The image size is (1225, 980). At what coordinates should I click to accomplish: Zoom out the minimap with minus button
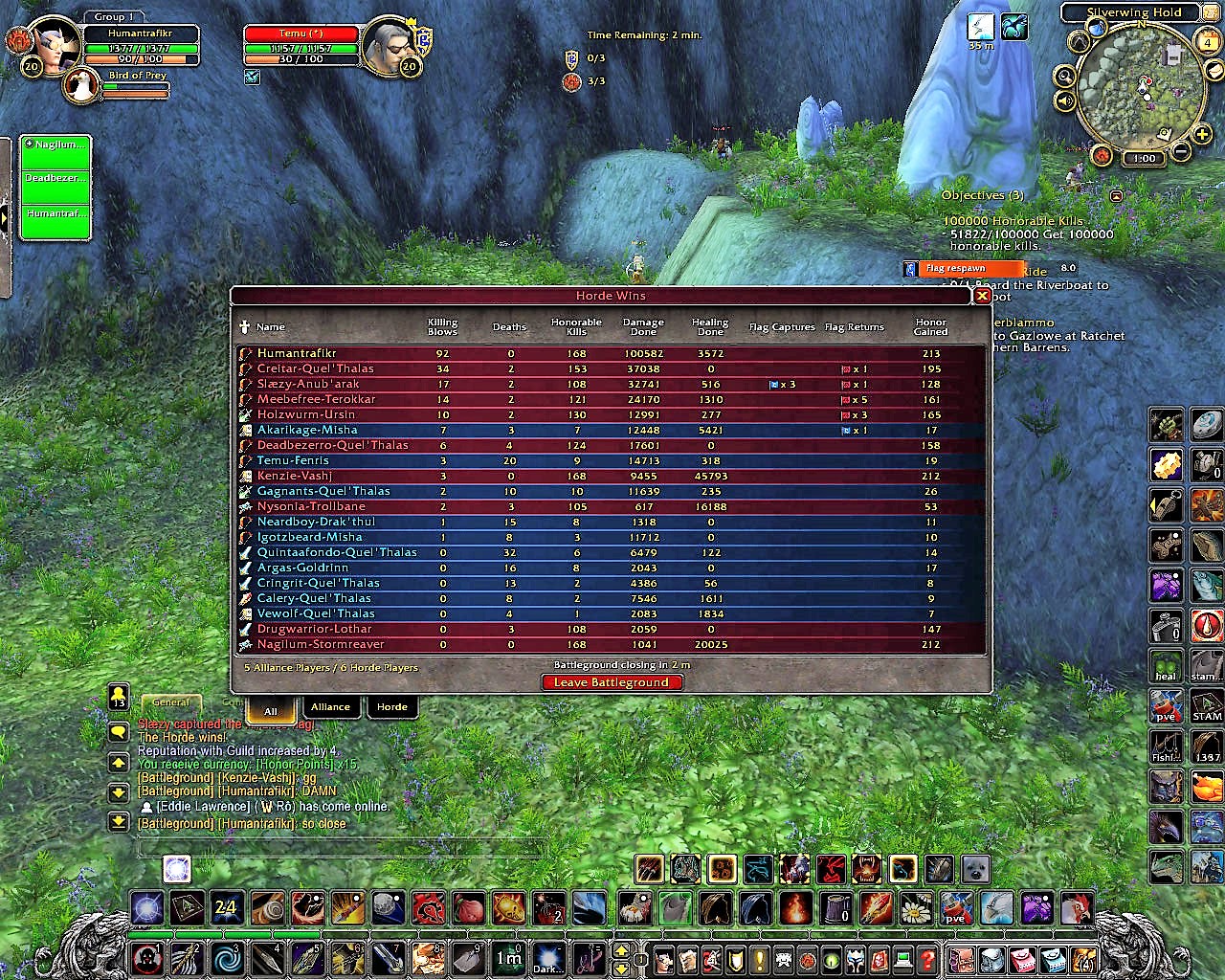1181,151
